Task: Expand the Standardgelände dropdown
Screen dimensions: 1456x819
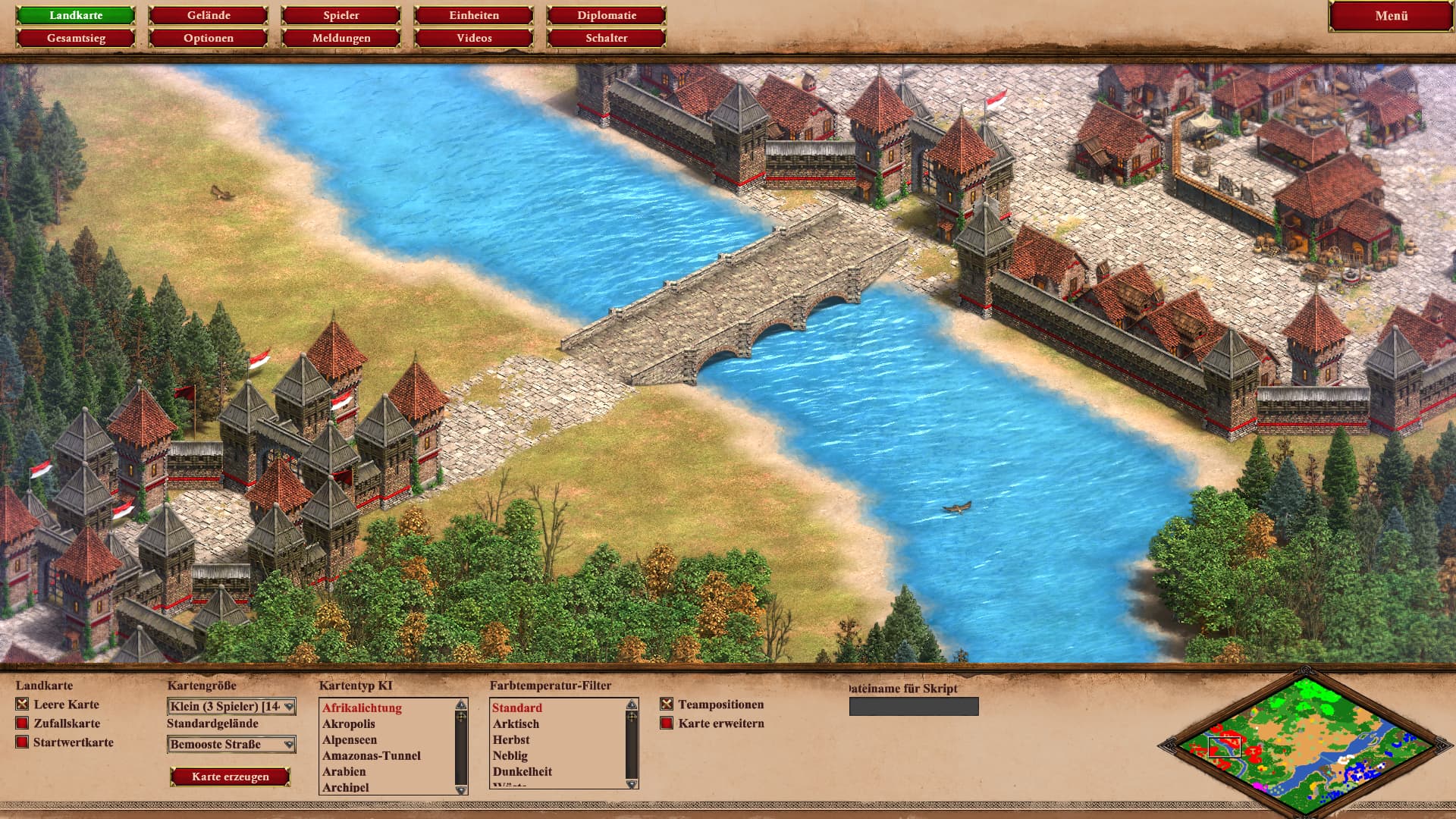Action: click(231, 745)
